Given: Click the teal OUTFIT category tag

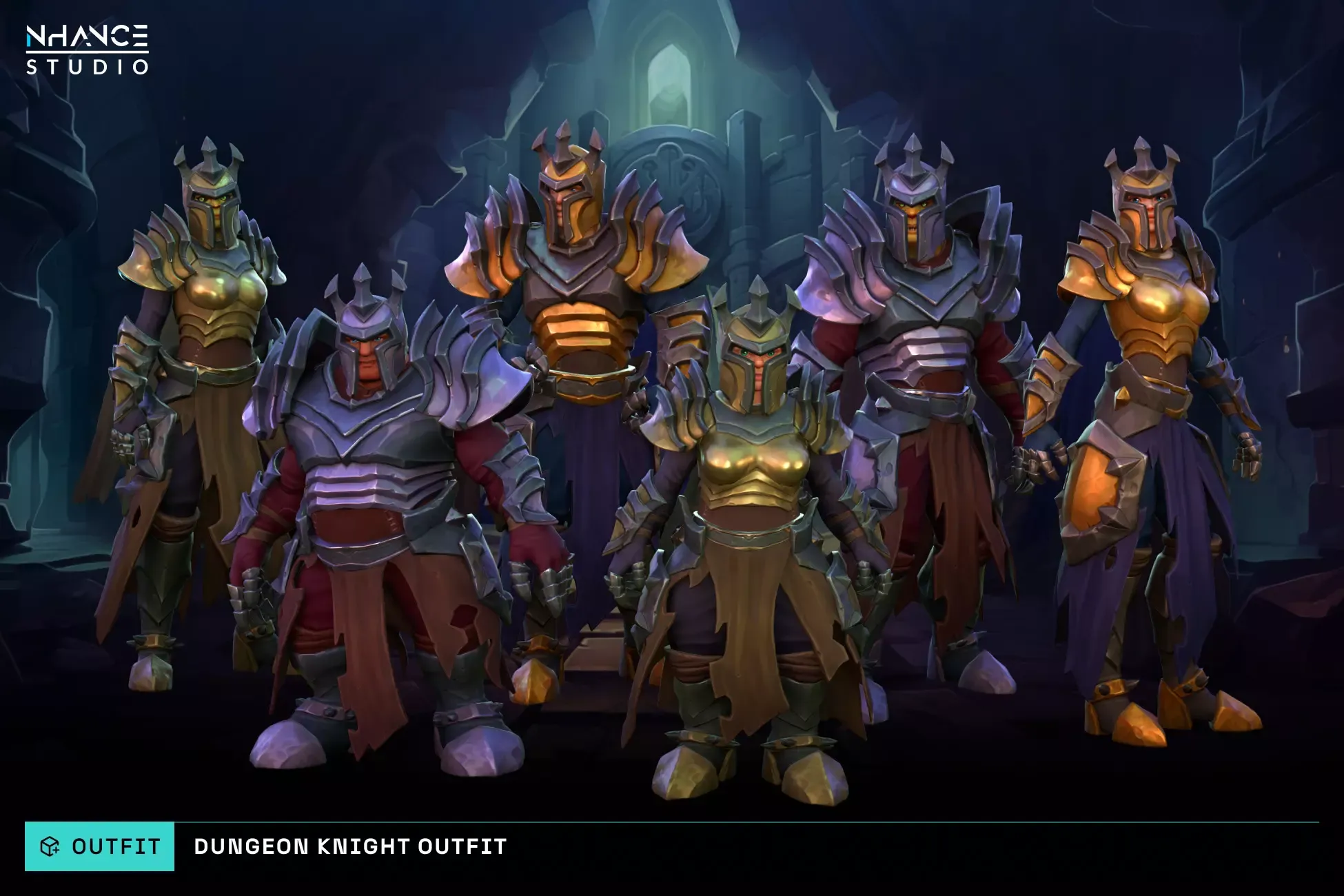Looking at the screenshot, I should click(100, 846).
